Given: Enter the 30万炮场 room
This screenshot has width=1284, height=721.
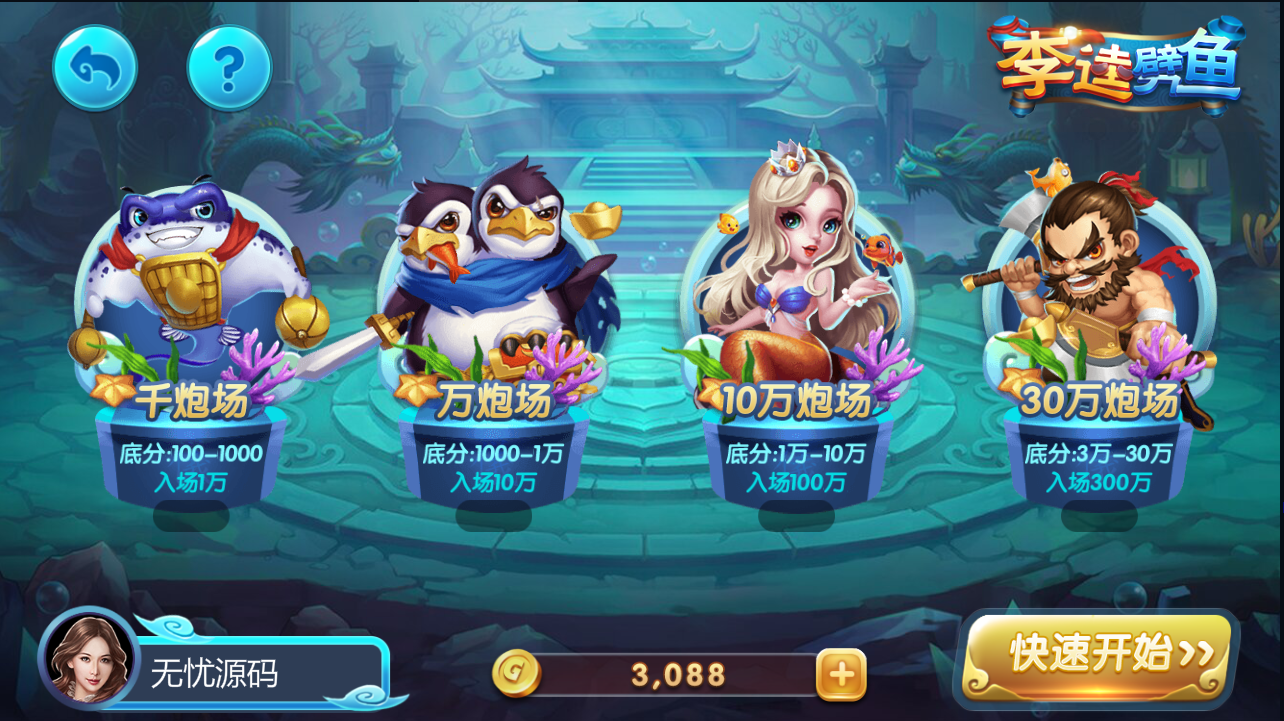Looking at the screenshot, I should coord(1100,398).
